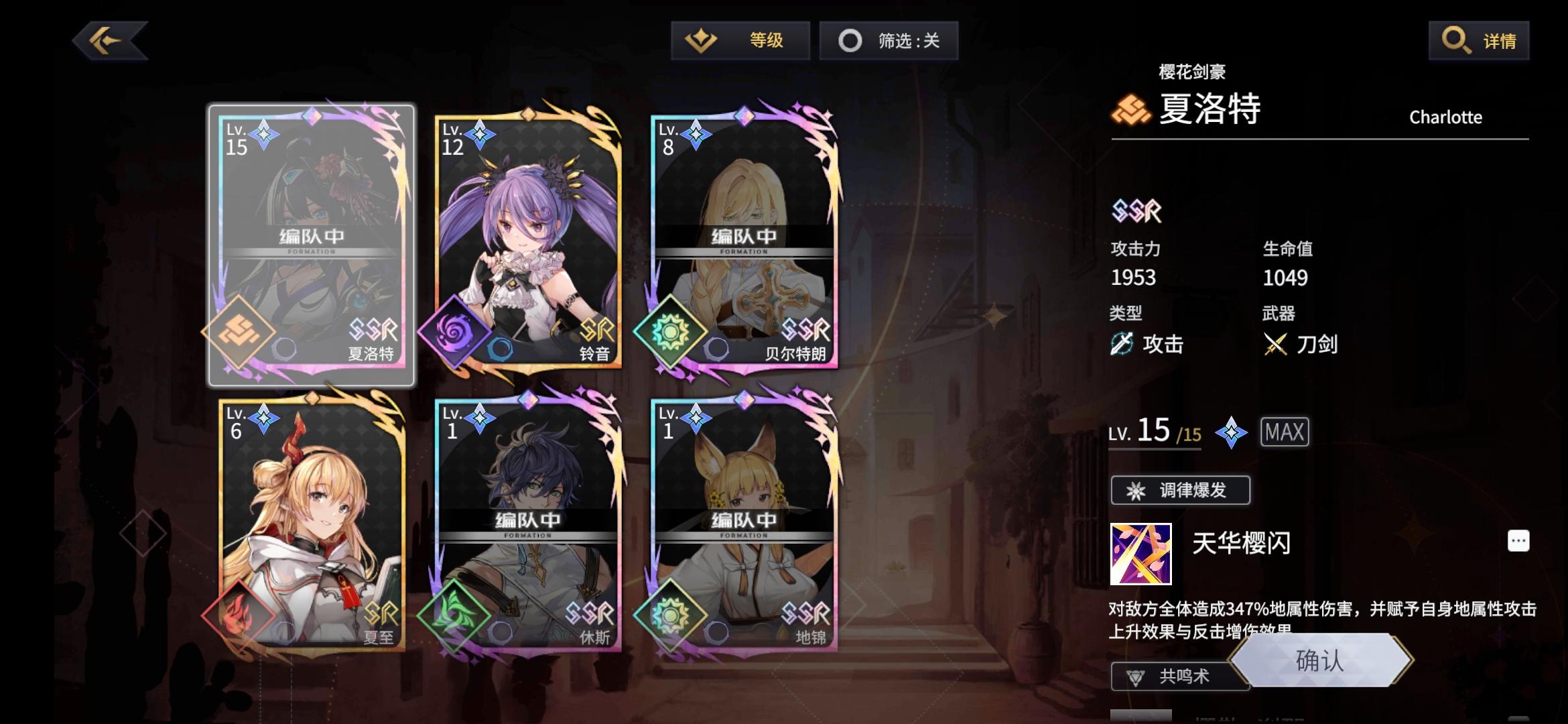Switch to the 调律爆发 tab
The height and width of the screenshot is (724, 1568).
(x=1180, y=490)
